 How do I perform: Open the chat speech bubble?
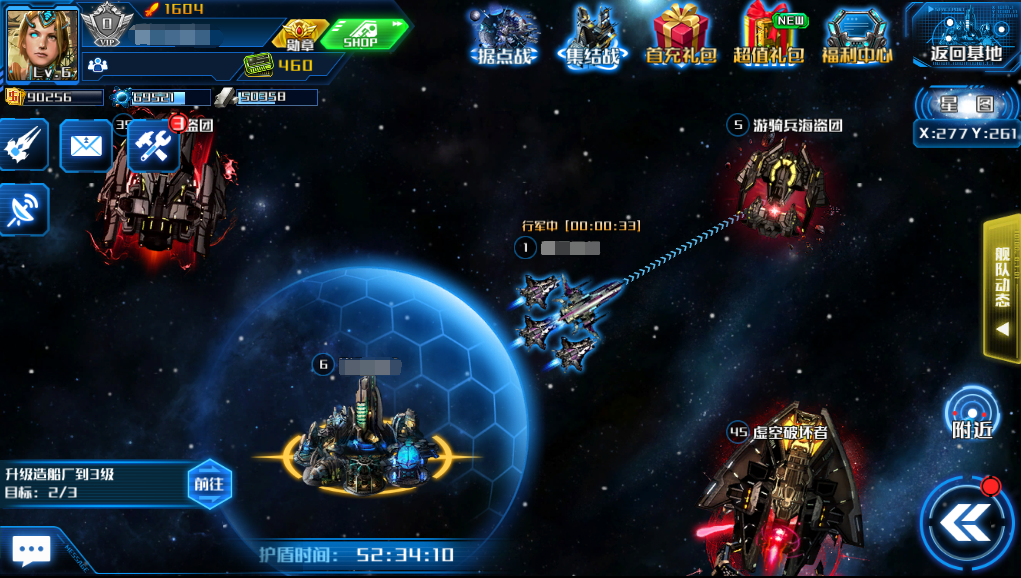point(31,549)
